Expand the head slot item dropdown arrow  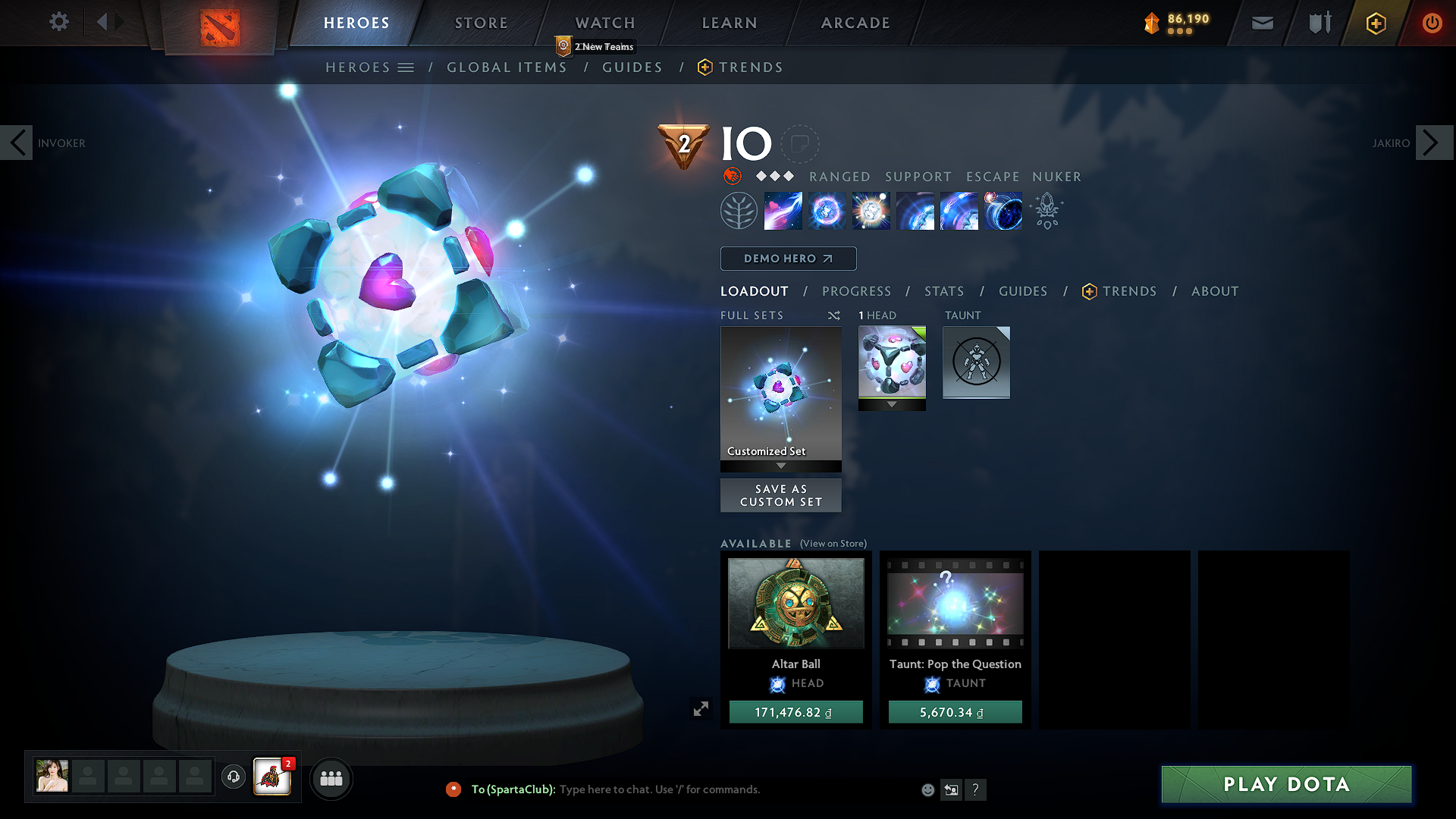coord(891,404)
